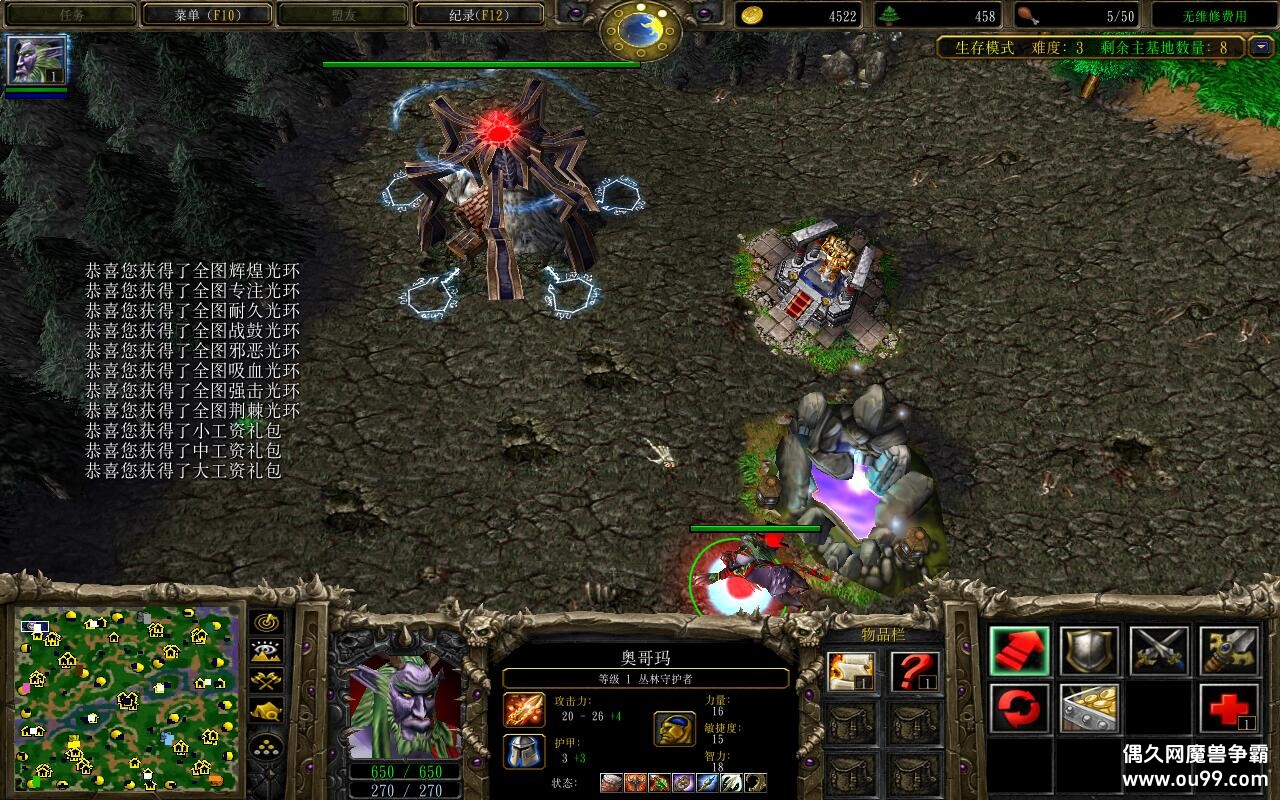Toggle minimap terrain display eye button
The width and height of the screenshot is (1280, 800).
point(266,652)
